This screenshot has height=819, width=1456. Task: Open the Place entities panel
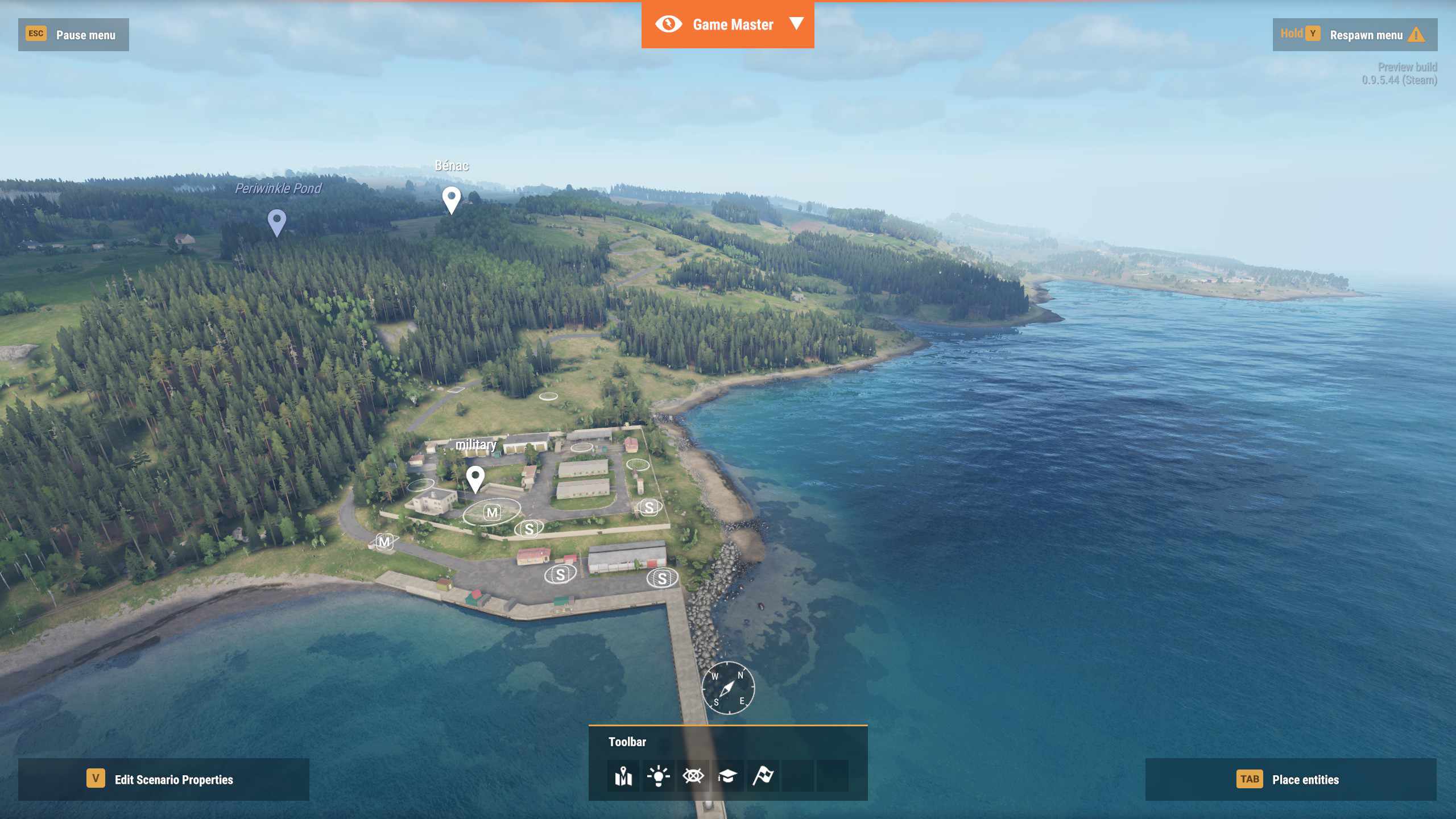[1290, 779]
